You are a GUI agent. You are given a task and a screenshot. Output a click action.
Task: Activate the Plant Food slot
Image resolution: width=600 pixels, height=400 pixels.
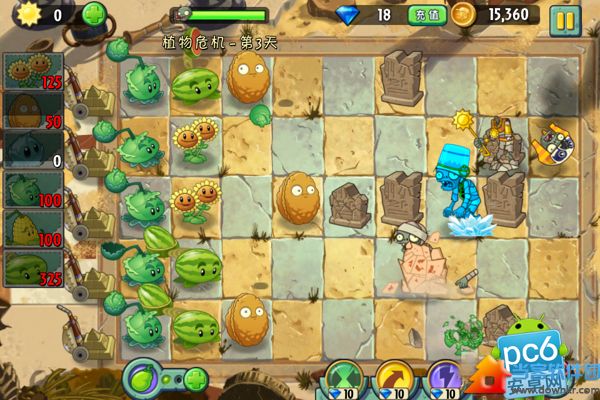point(144,380)
